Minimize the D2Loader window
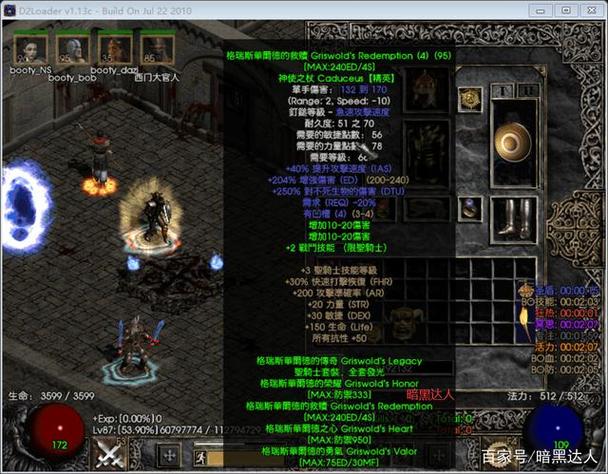This screenshot has height=474, width=608. 540,10
